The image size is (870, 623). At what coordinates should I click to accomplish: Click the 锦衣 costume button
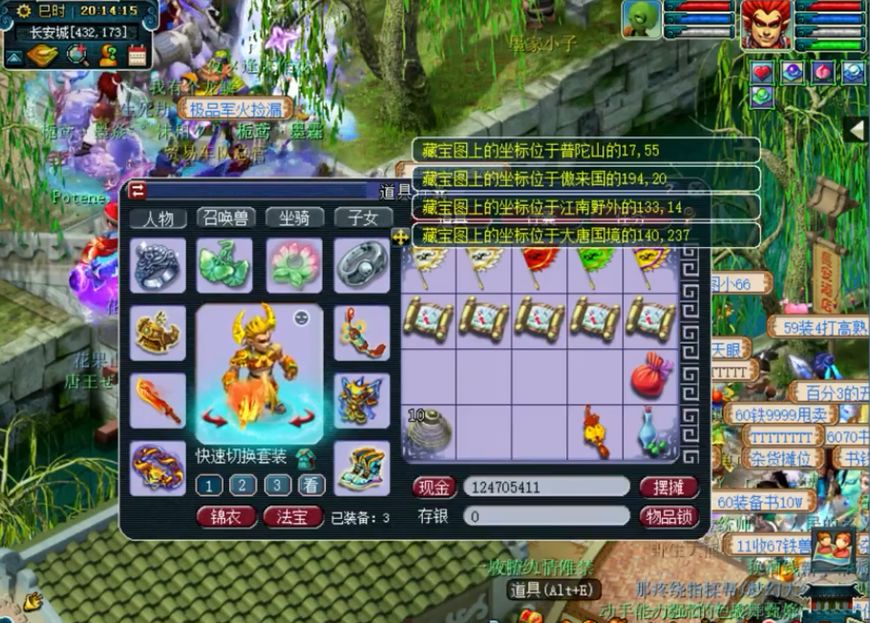225,517
